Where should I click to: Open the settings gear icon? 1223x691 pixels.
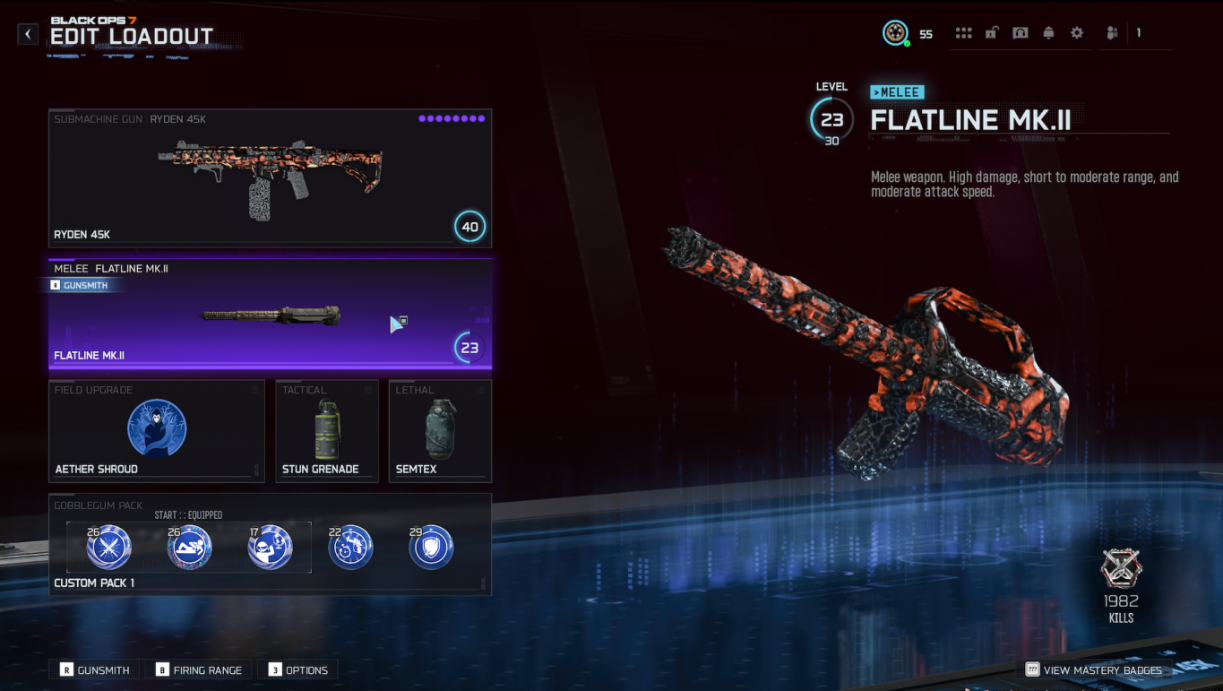pyautogui.click(x=1077, y=33)
